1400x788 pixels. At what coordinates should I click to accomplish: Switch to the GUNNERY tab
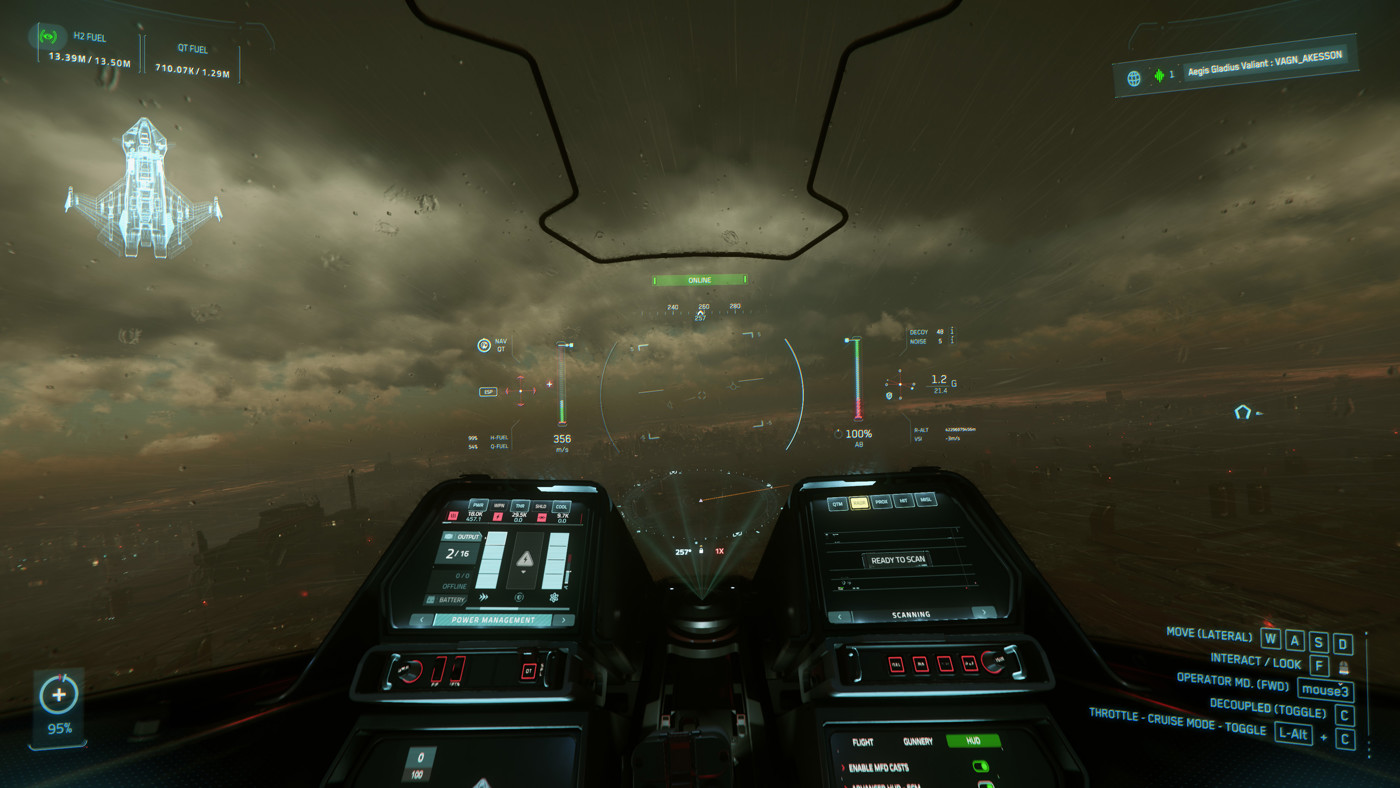918,741
